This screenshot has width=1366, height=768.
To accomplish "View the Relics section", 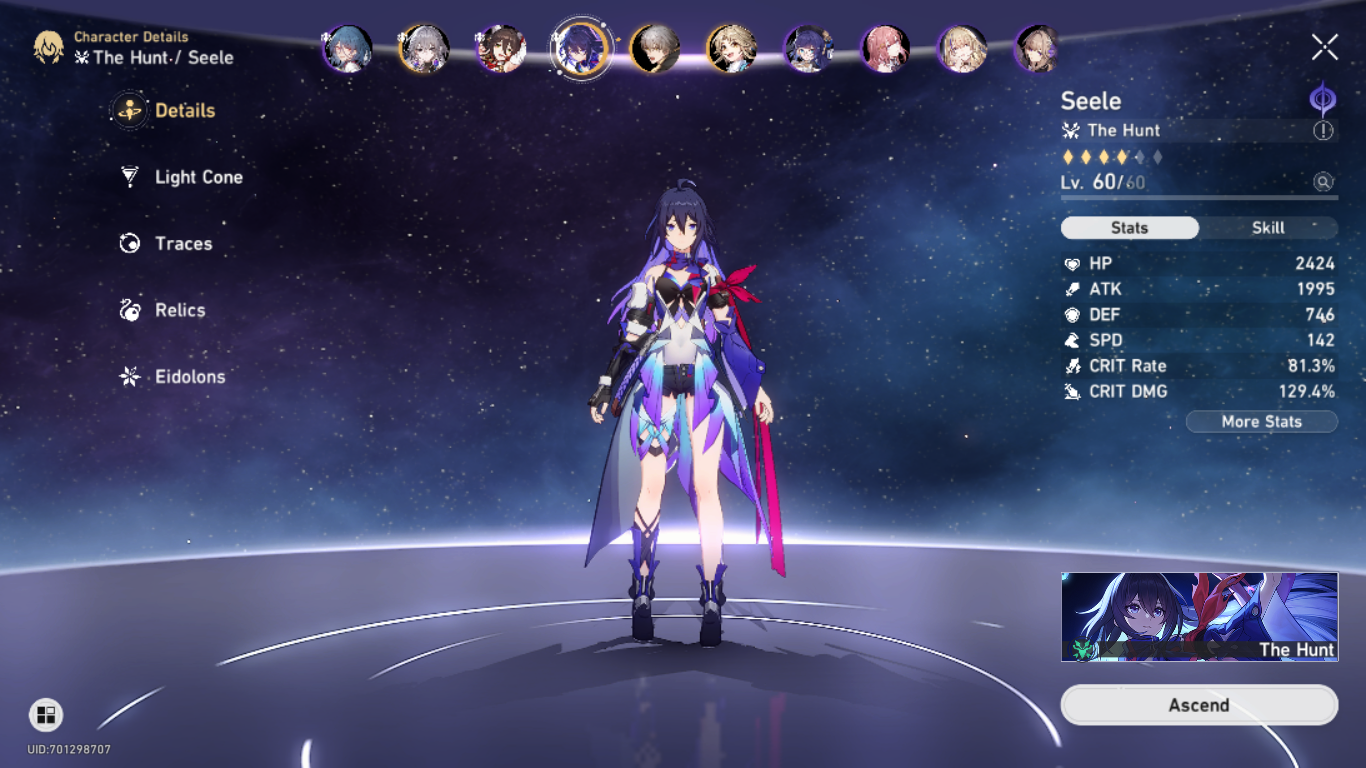I will coord(180,311).
